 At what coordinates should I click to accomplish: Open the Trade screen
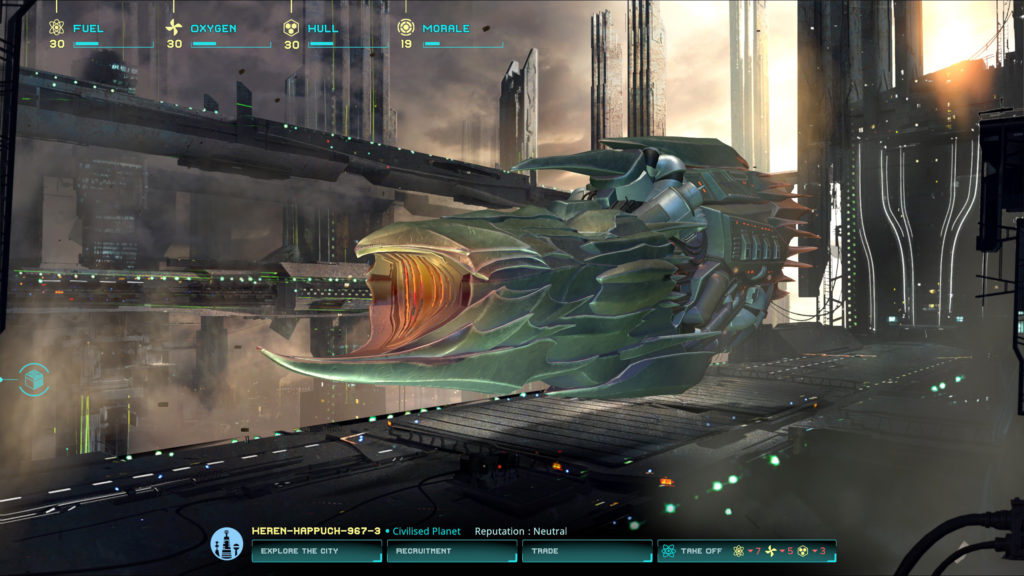(586, 551)
